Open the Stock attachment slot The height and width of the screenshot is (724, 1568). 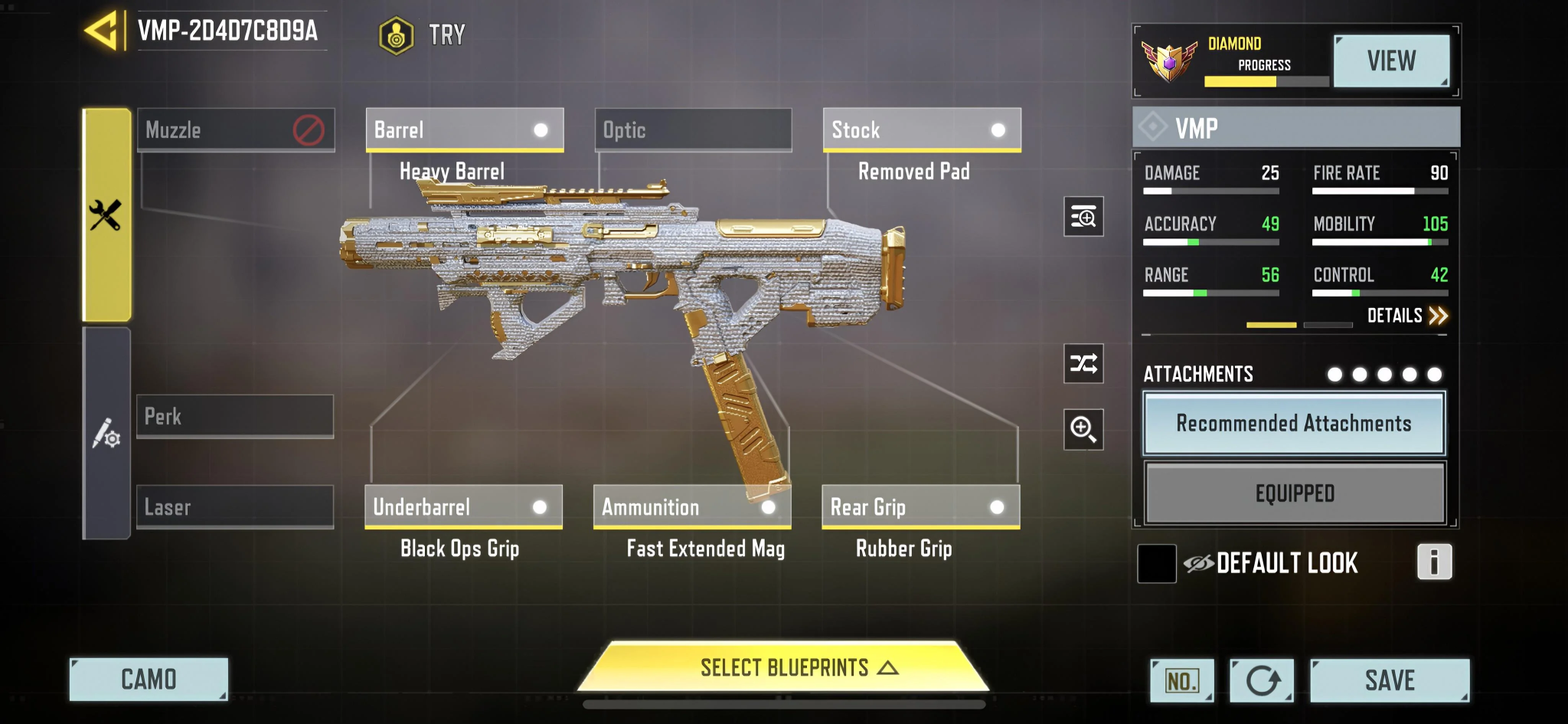tap(921, 129)
